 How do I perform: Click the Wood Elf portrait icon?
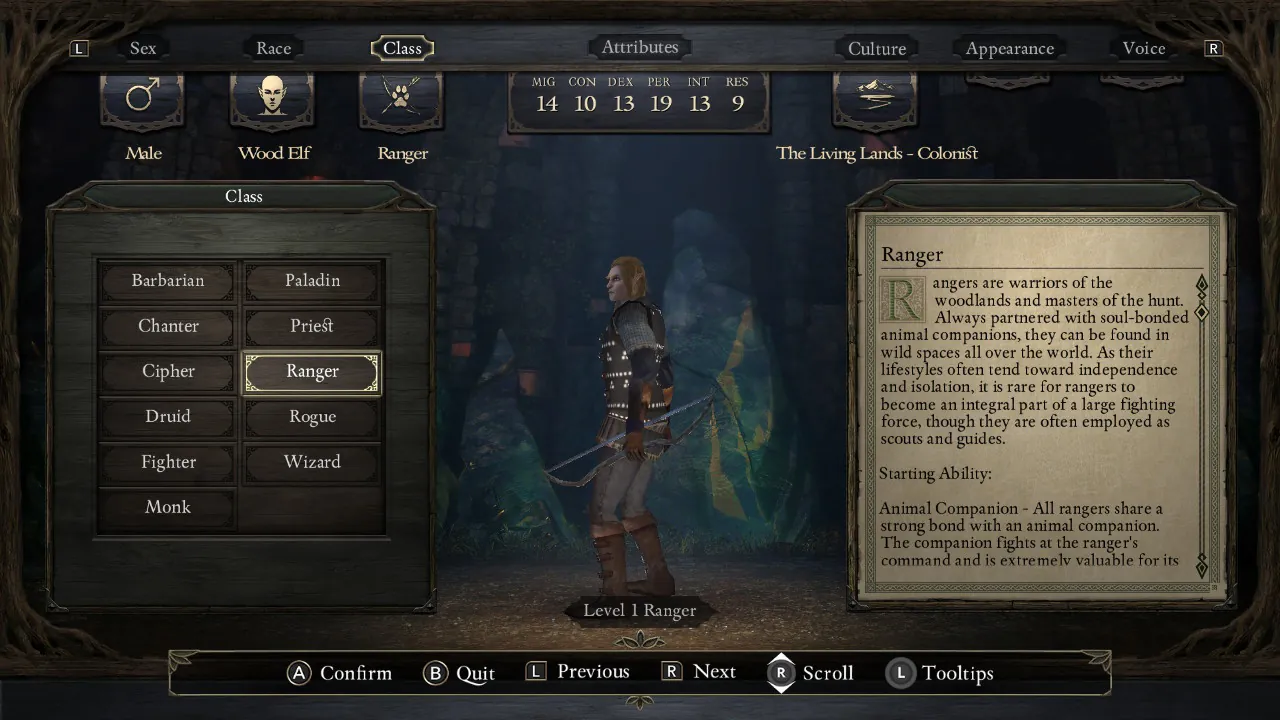272,98
